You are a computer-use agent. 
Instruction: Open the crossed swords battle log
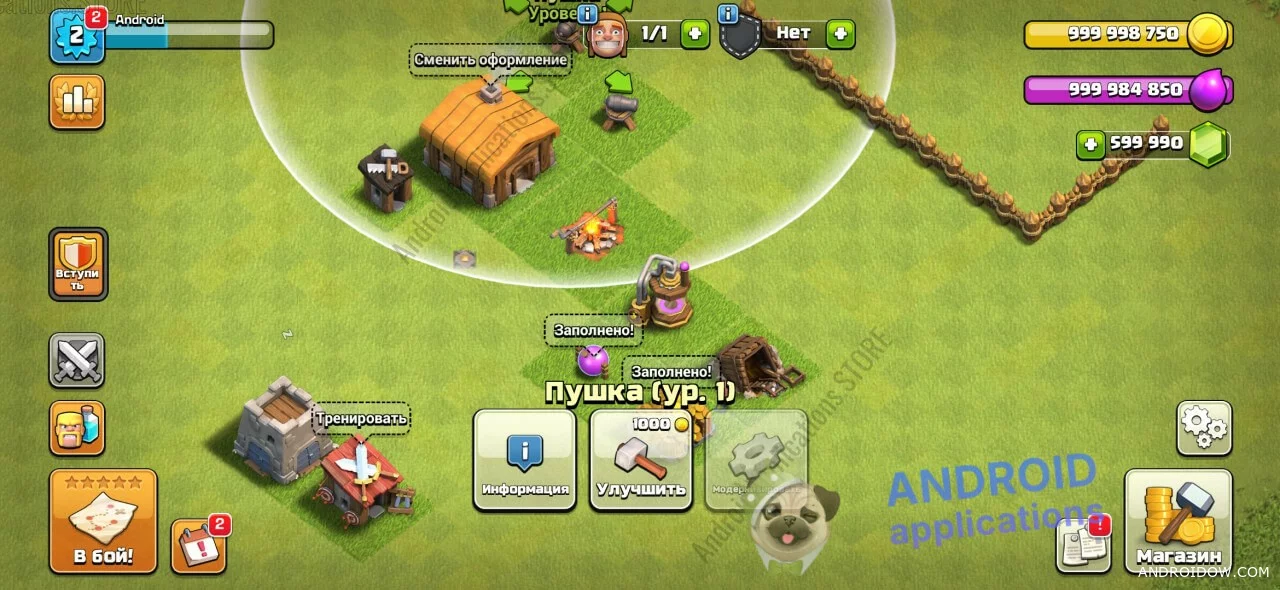77,360
